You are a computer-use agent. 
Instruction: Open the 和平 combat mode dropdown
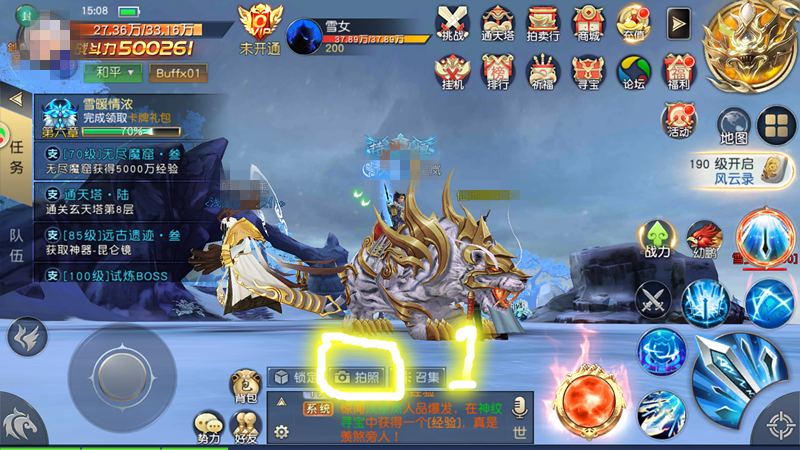pyautogui.click(x=112, y=73)
